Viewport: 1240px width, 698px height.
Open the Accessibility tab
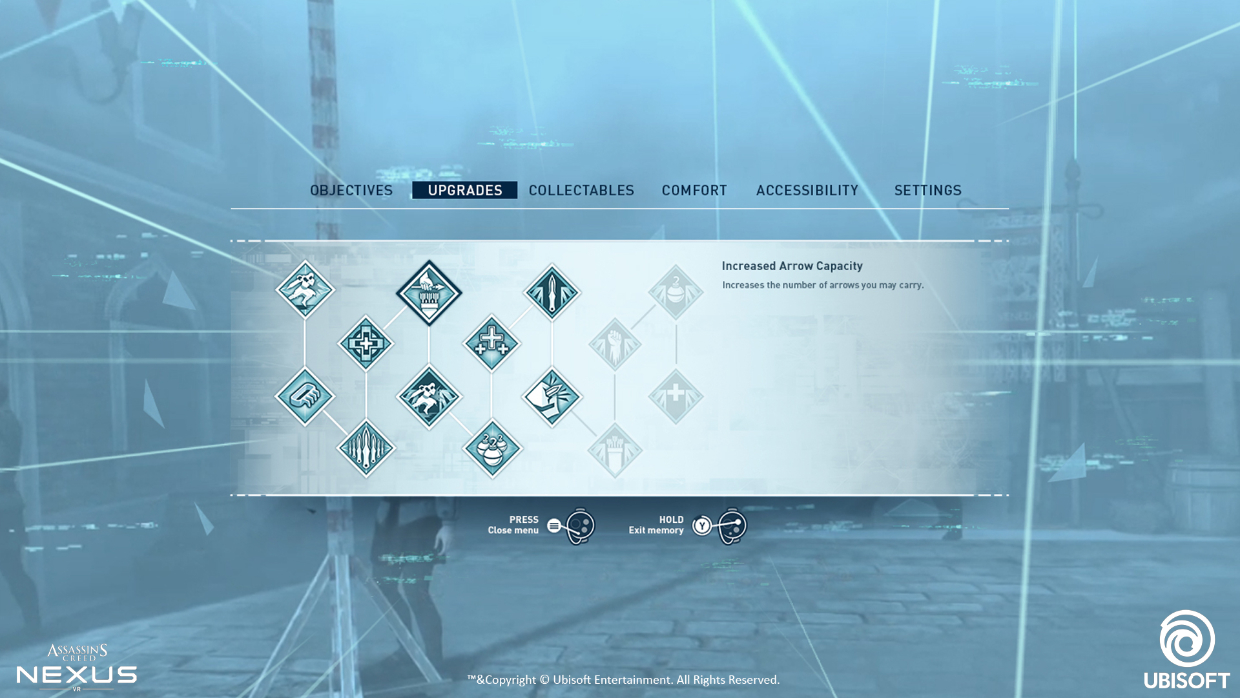pos(807,190)
